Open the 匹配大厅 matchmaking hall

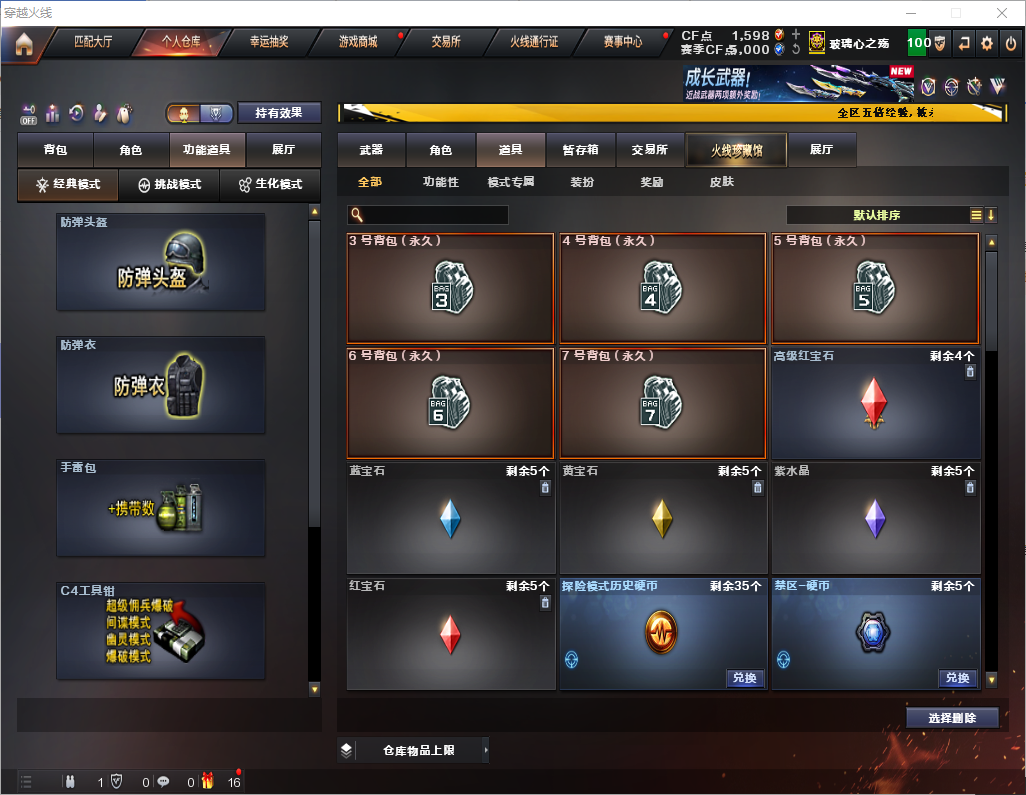click(94, 42)
